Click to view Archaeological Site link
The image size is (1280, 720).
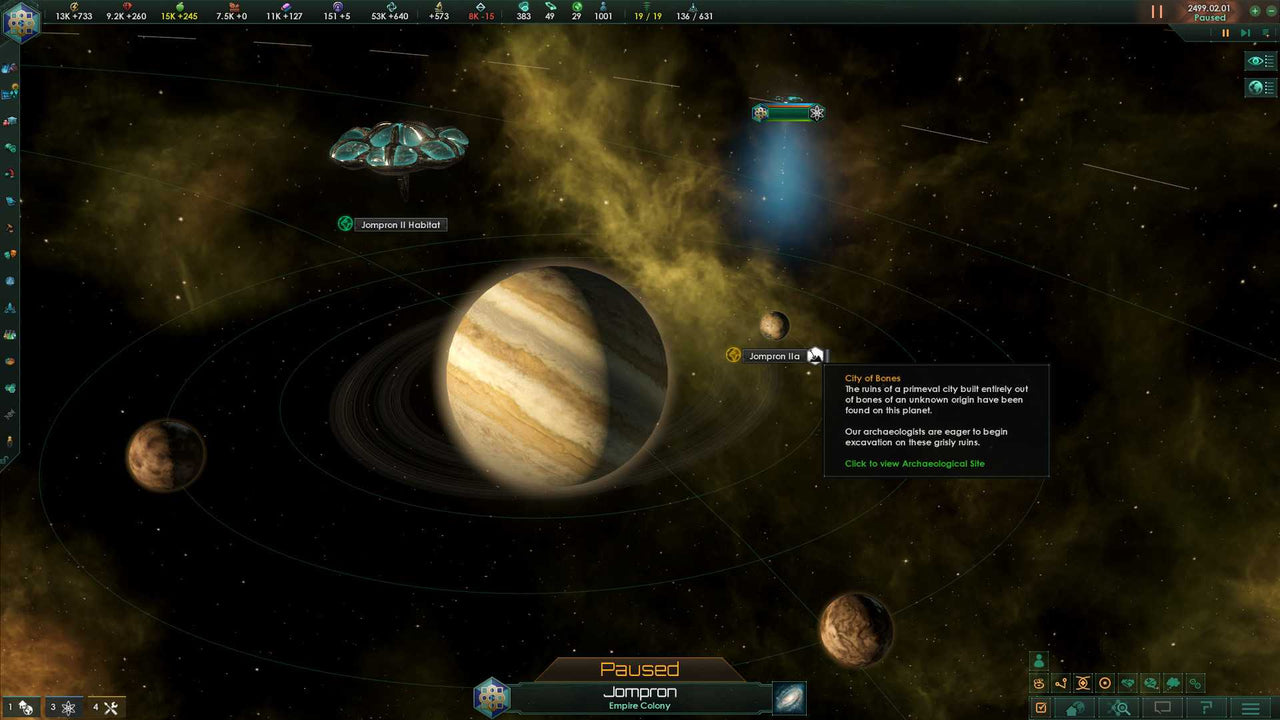click(914, 463)
